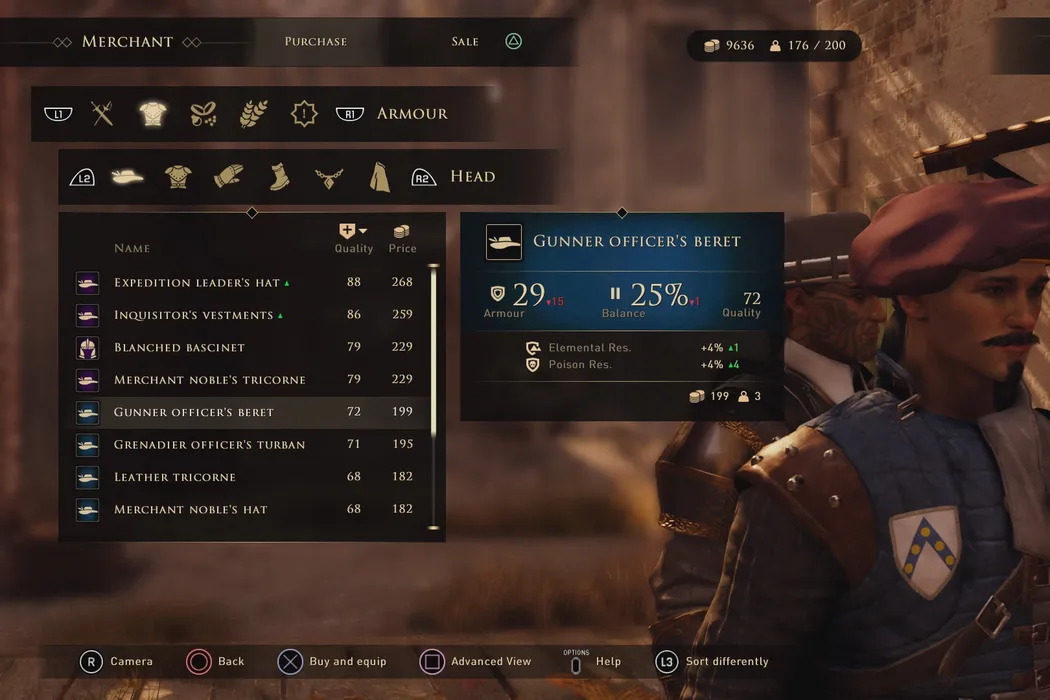Choose the Inquisitor's vestments row
This screenshot has height=700, width=1050.
pyautogui.click(x=194, y=315)
